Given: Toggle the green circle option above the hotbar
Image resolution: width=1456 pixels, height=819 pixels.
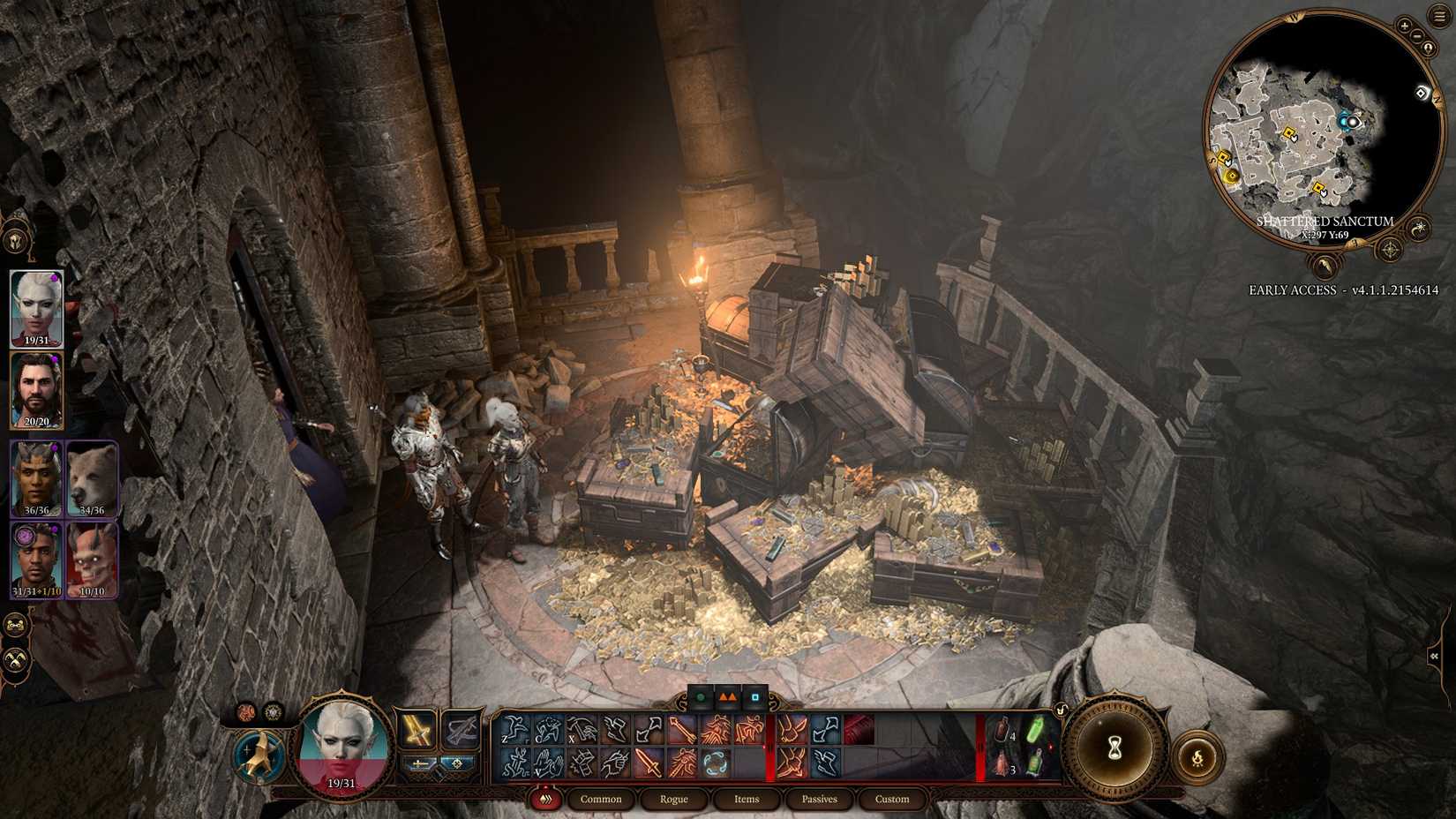Looking at the screenshot, I should point(698,697).
